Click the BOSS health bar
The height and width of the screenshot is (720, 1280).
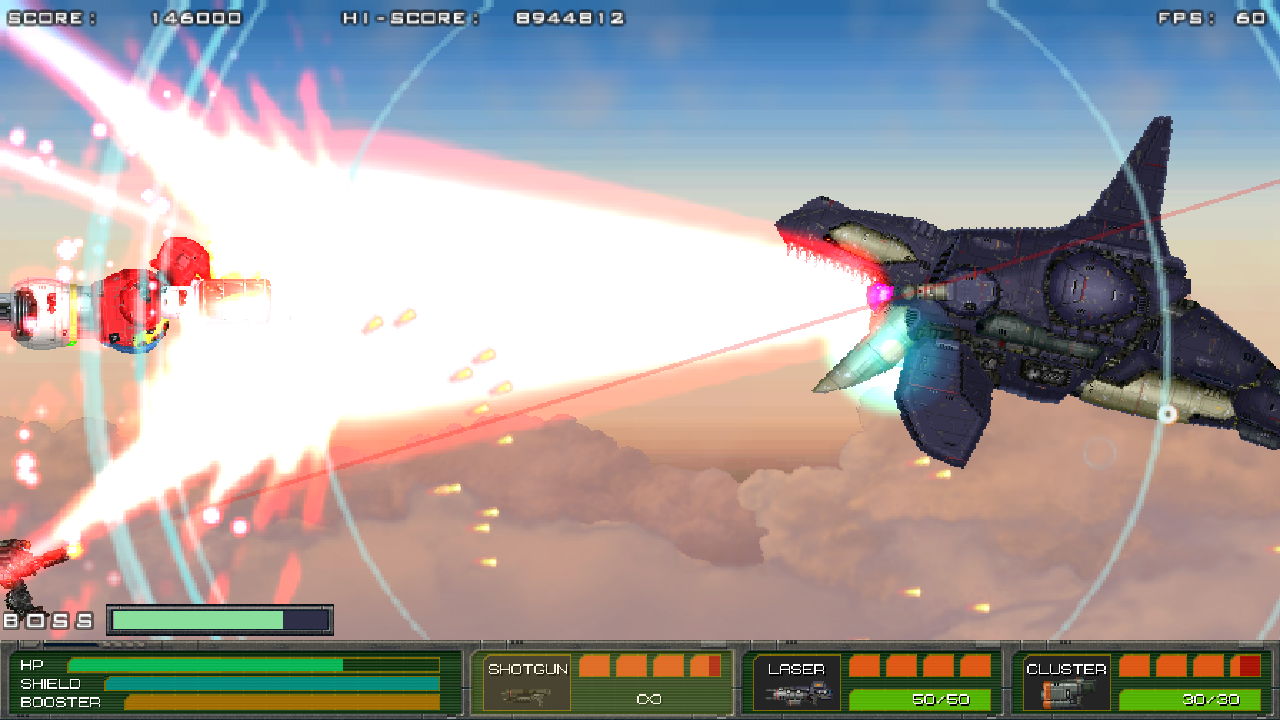coord(220,618)
